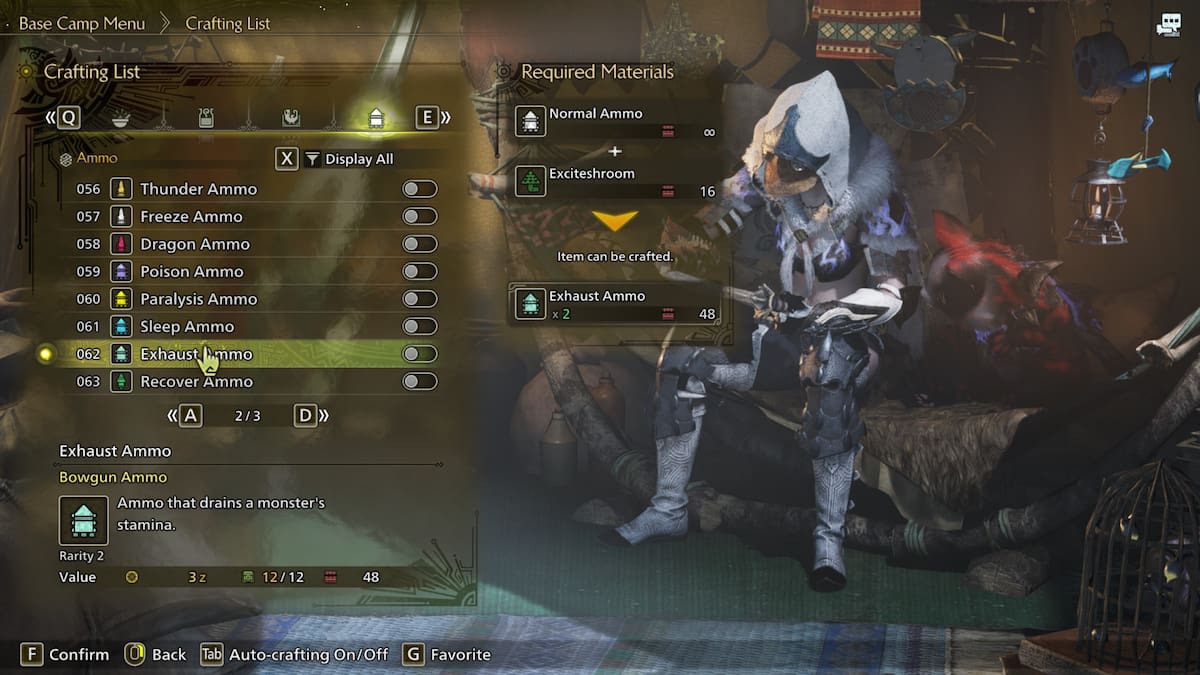Image resolution: width=1200 pixels, height=675 pixels.
Task: Select Thunder Ammo in the crafting list
Action: coord(198,189)
